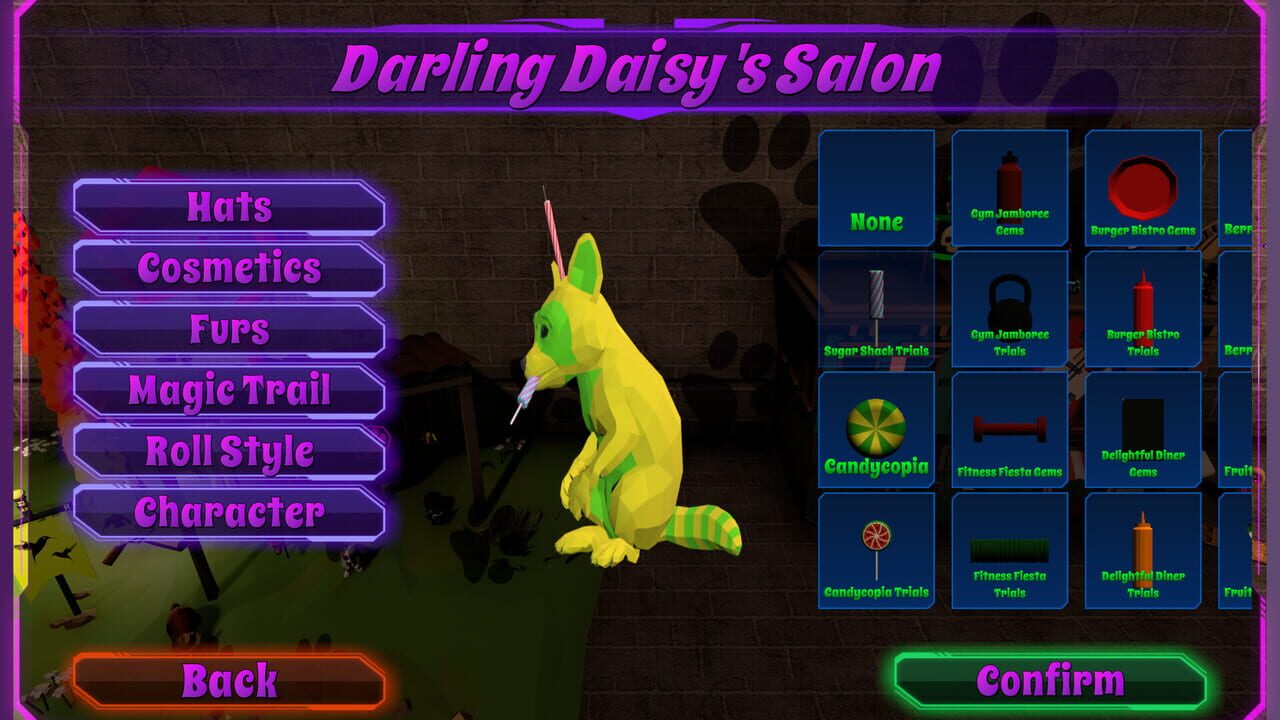Image resolution: width=1280 pixels, height=720 pixels.
Task: Select the Gym Jamboree Gems cosmetic
Action: 1009,188
